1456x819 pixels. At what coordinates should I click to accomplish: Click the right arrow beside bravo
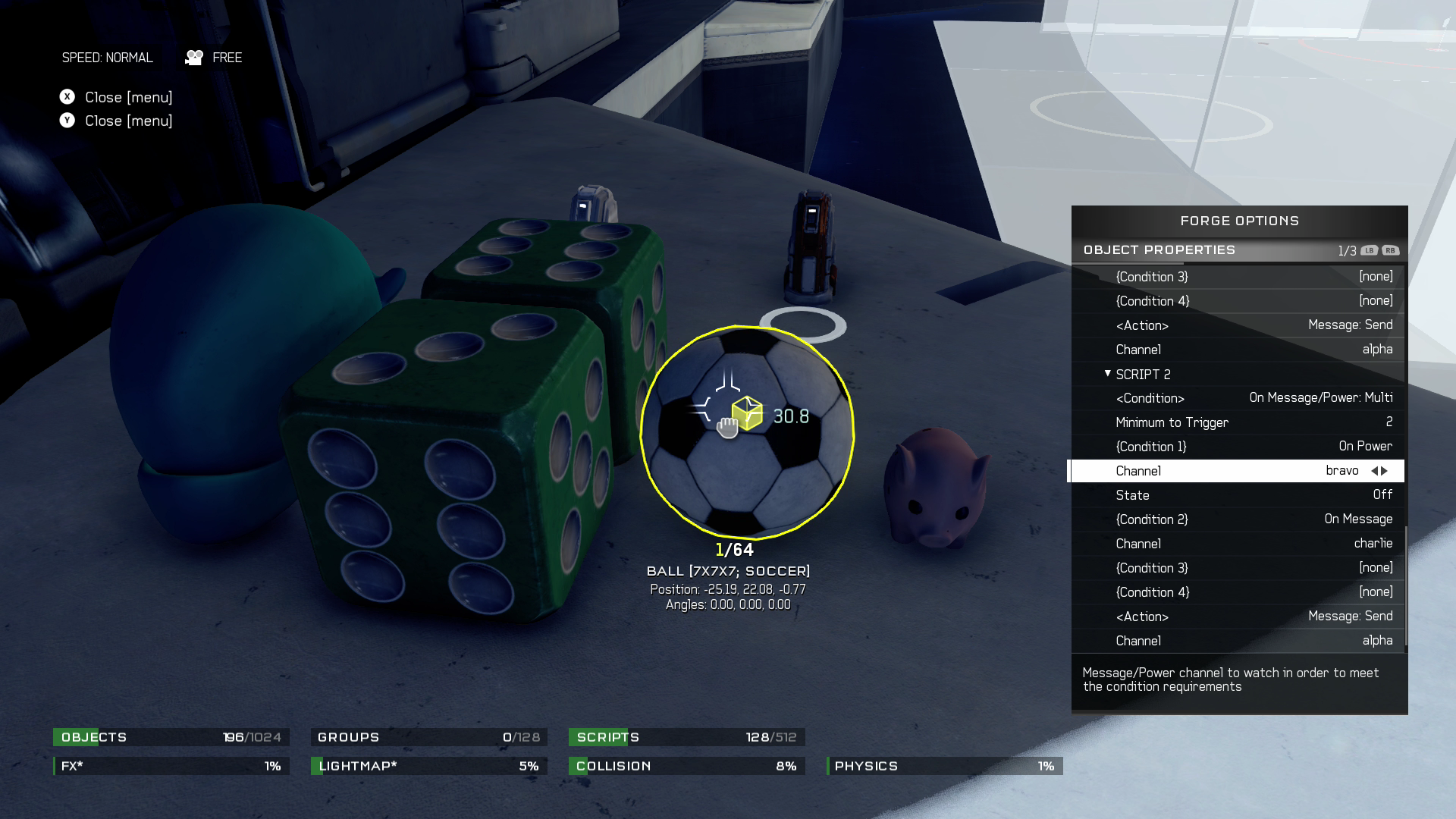coord(1385,471)
